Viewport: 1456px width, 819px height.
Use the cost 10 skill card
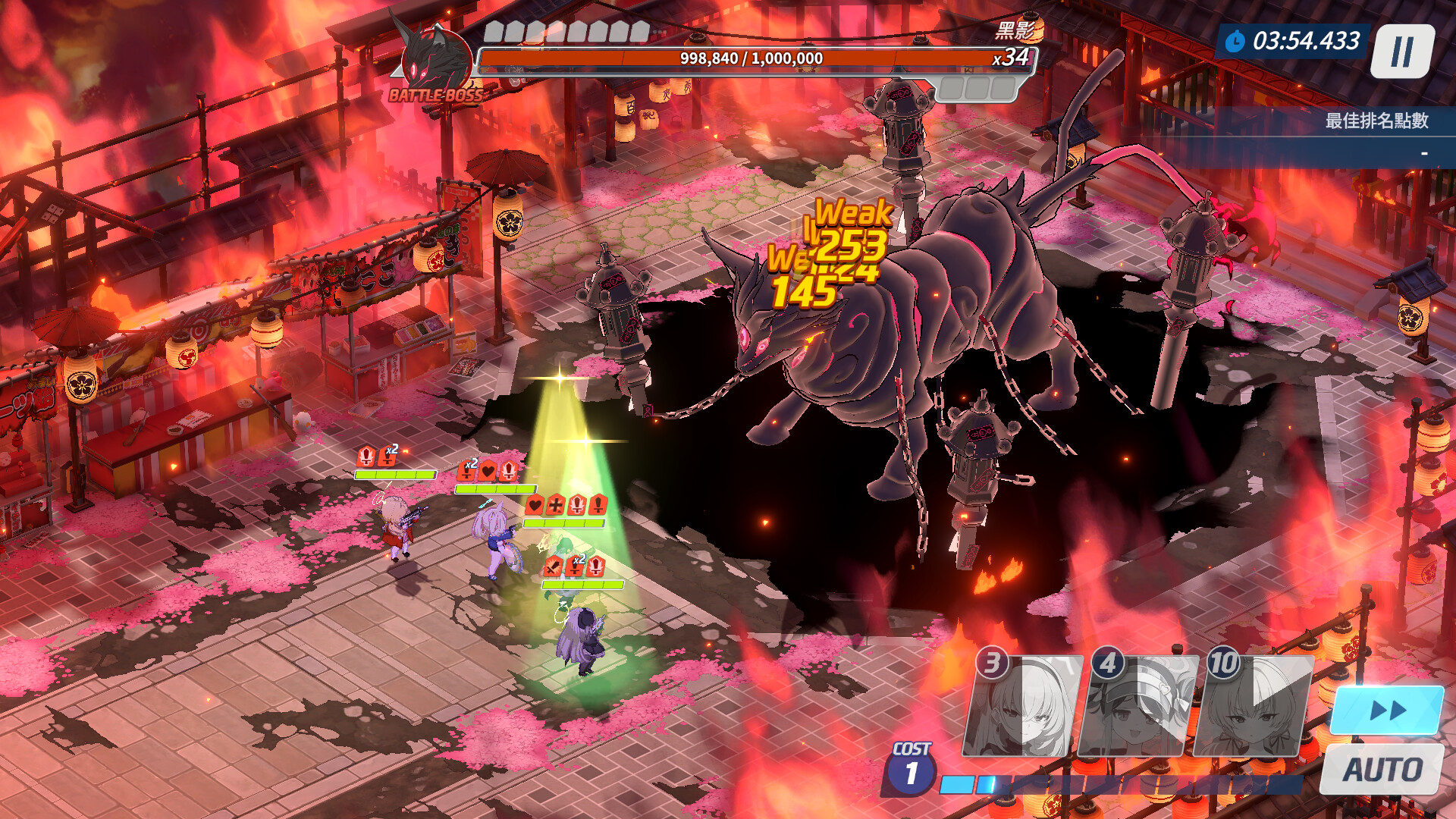1252,708
